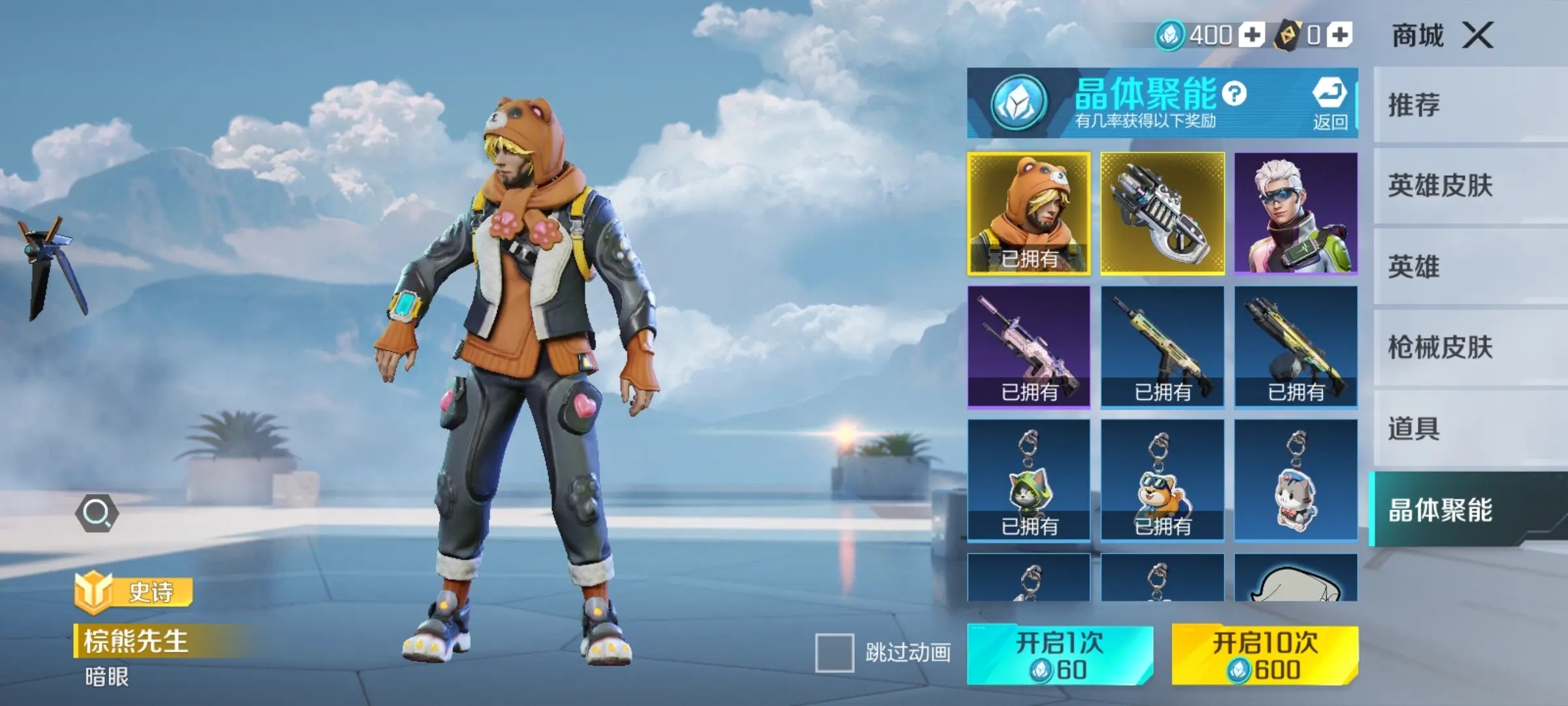Open the 晶体聚能 help question mark
This screenshot has height=706, width=1568.
(x=1234, y=94)
